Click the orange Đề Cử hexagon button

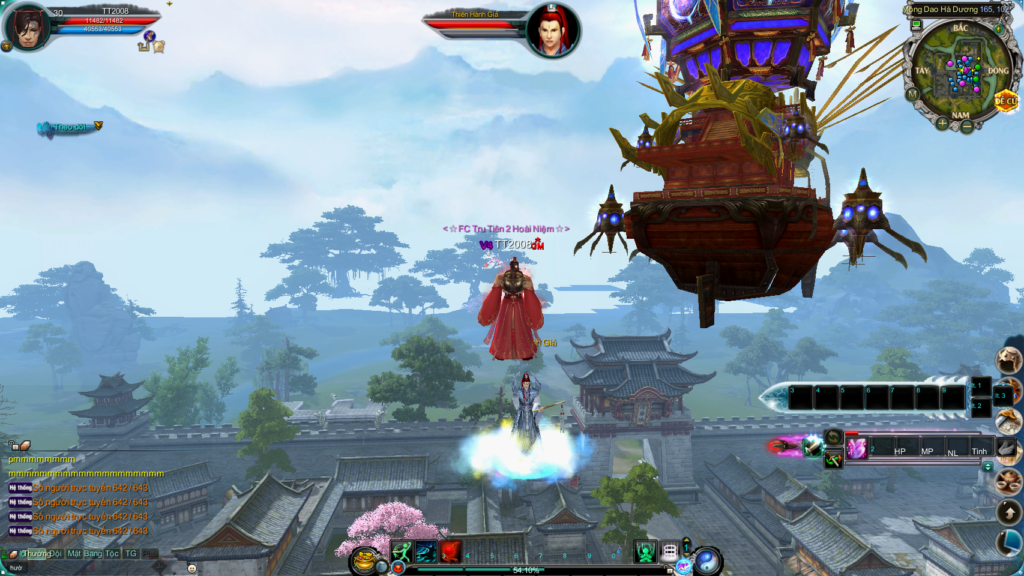click(x=1005, y=101)
